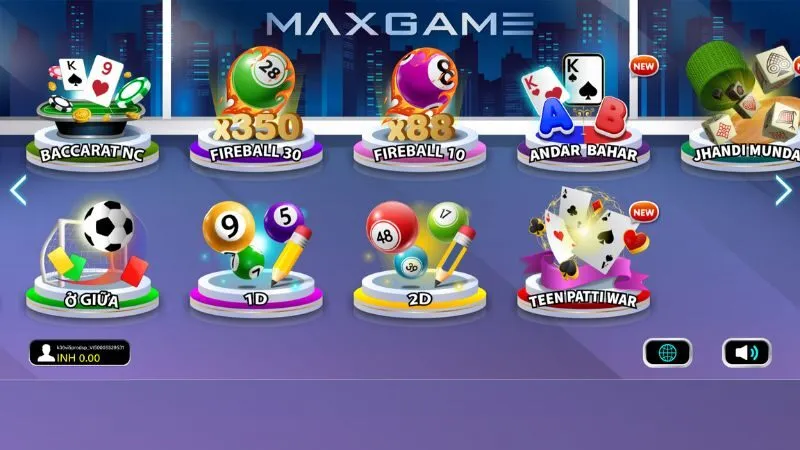This screenshot has height=450, width=800.
Task: Start the 1D lottery game
Action: coord(256,255)
